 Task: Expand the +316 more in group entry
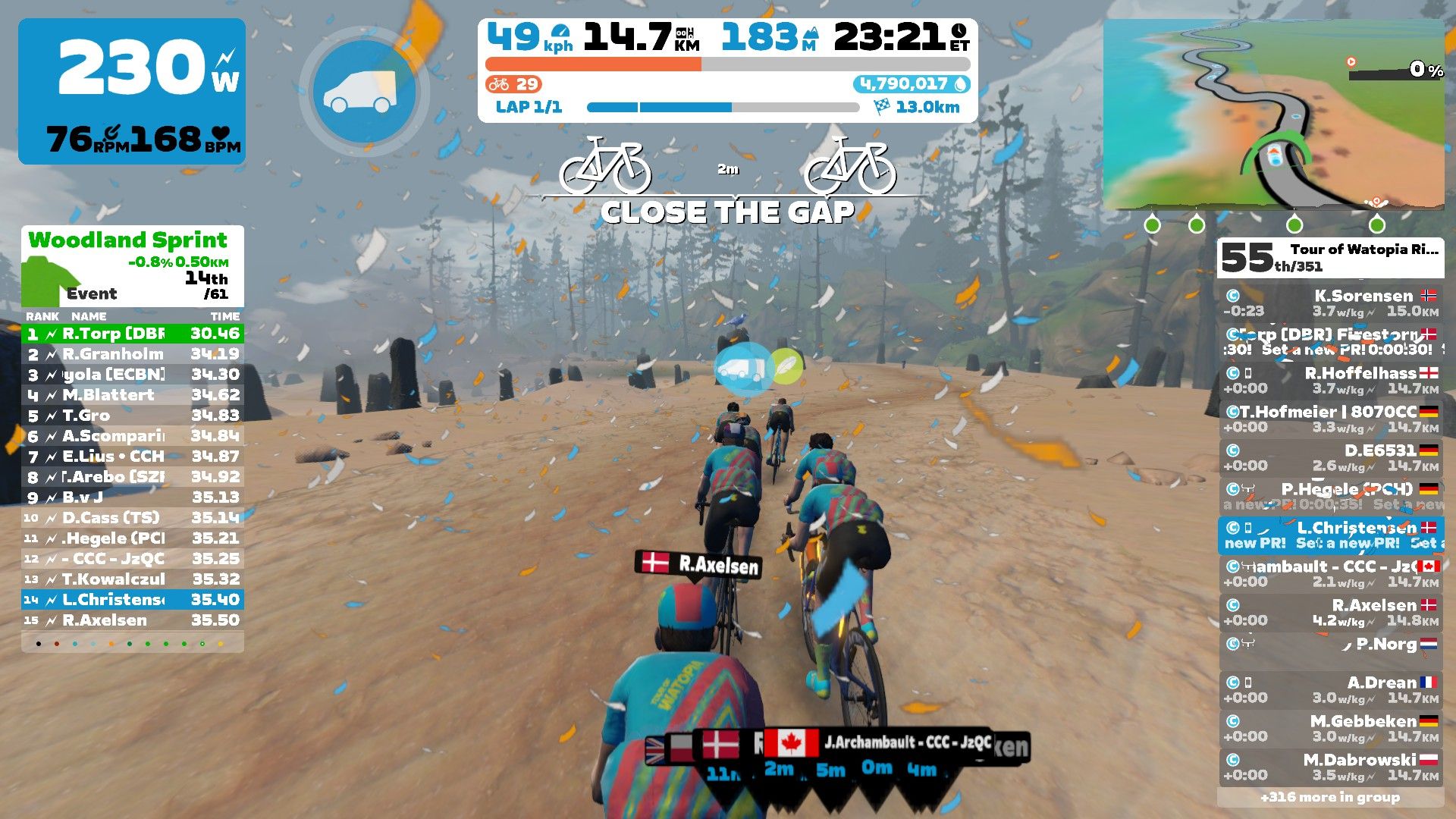(x=1338, y=797)
